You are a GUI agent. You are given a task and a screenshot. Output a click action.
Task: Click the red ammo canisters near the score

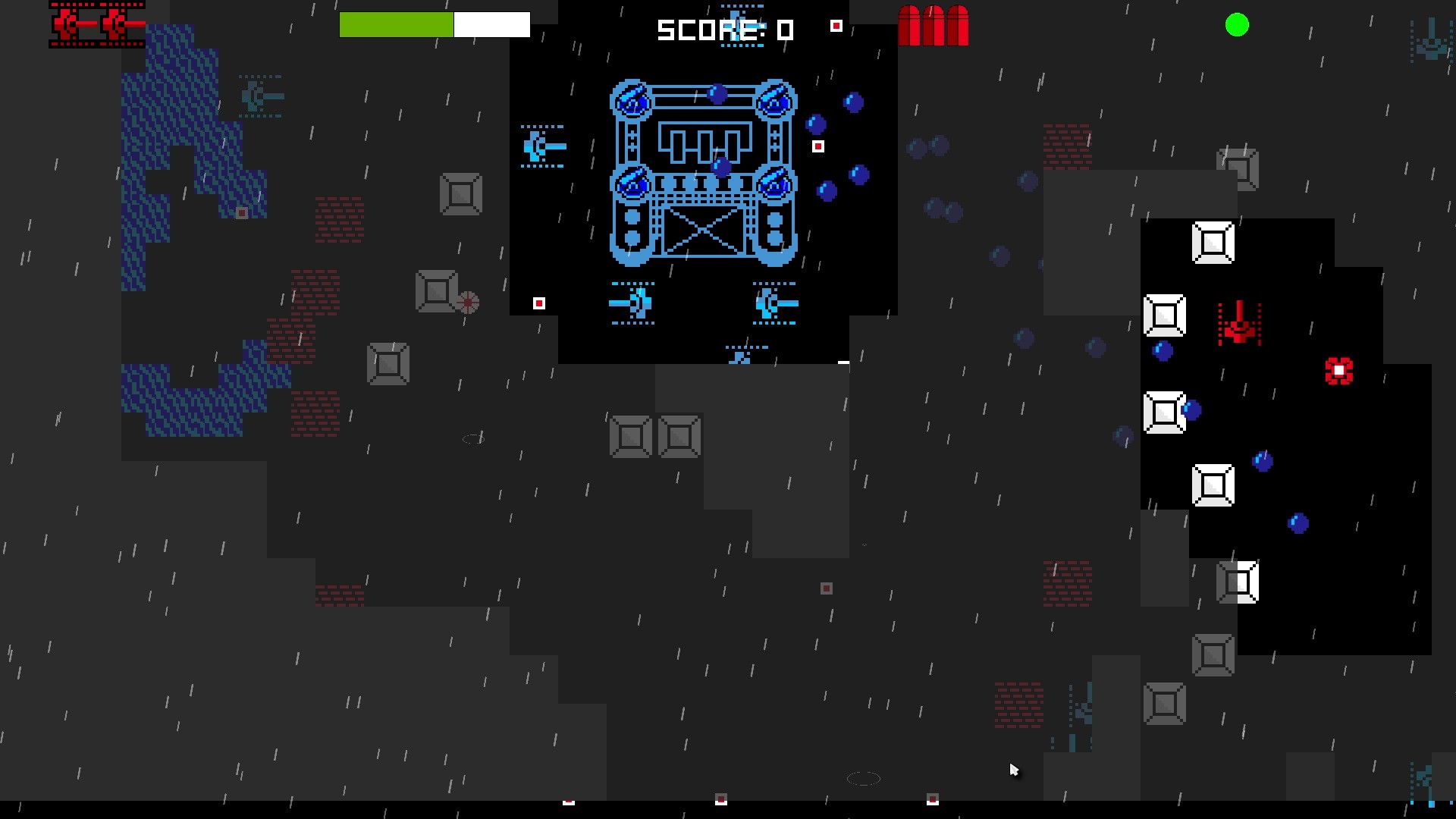click(934, 27)
